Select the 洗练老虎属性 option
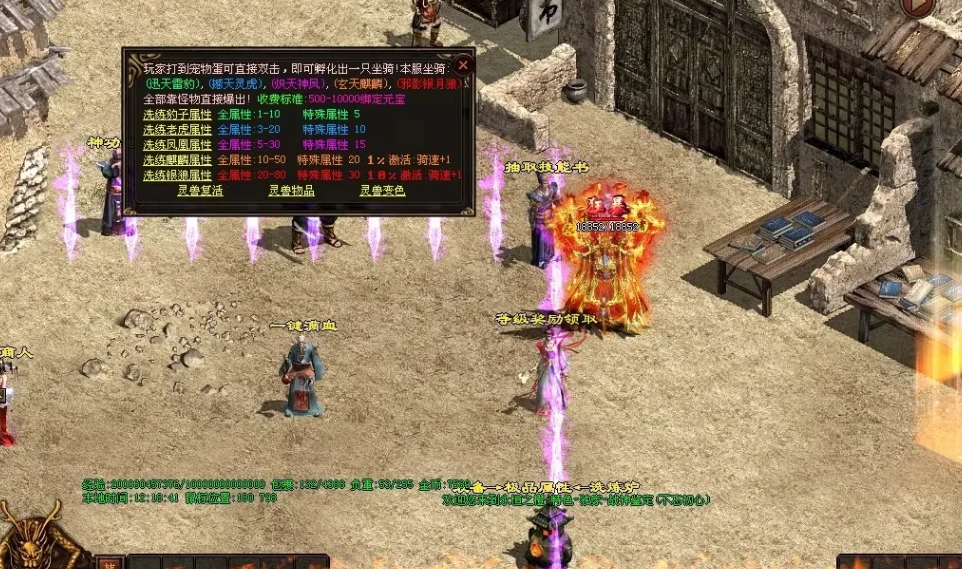 tap(176, 130)
